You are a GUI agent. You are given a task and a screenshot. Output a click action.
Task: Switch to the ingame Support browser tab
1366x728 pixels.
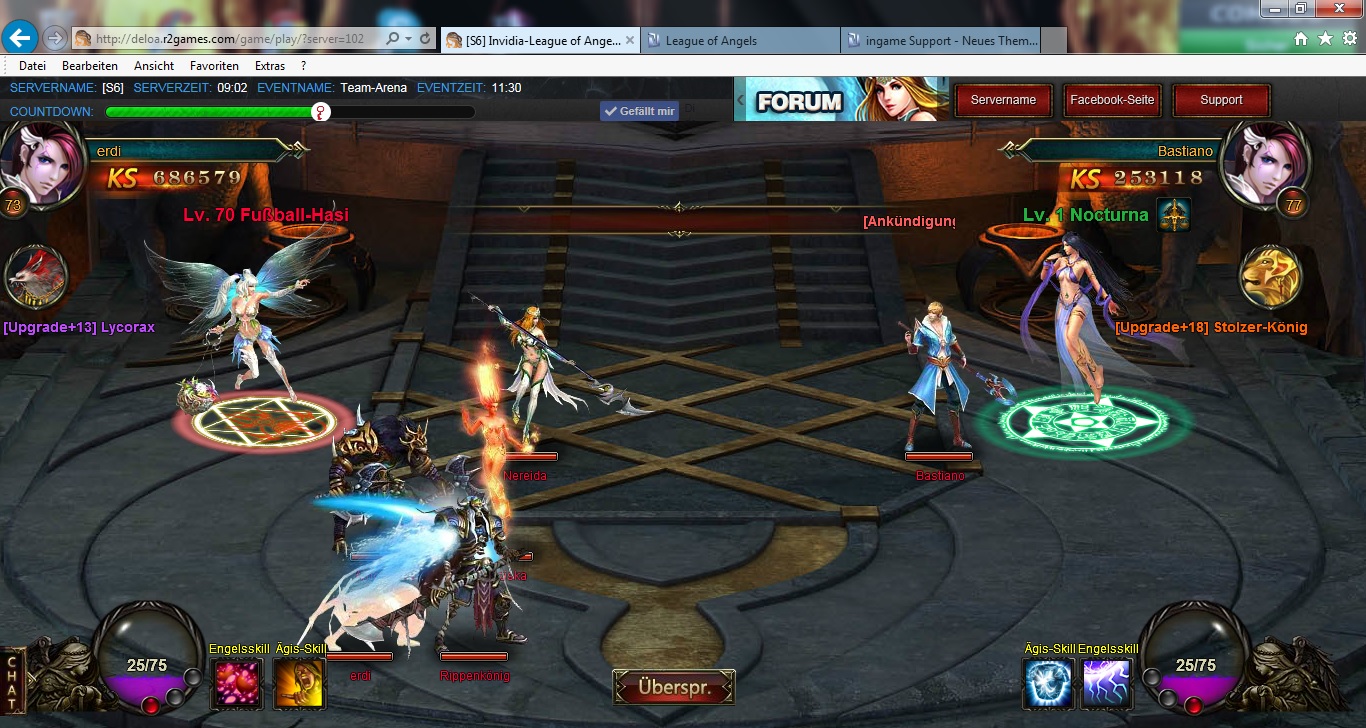click(x=942, y=41)
